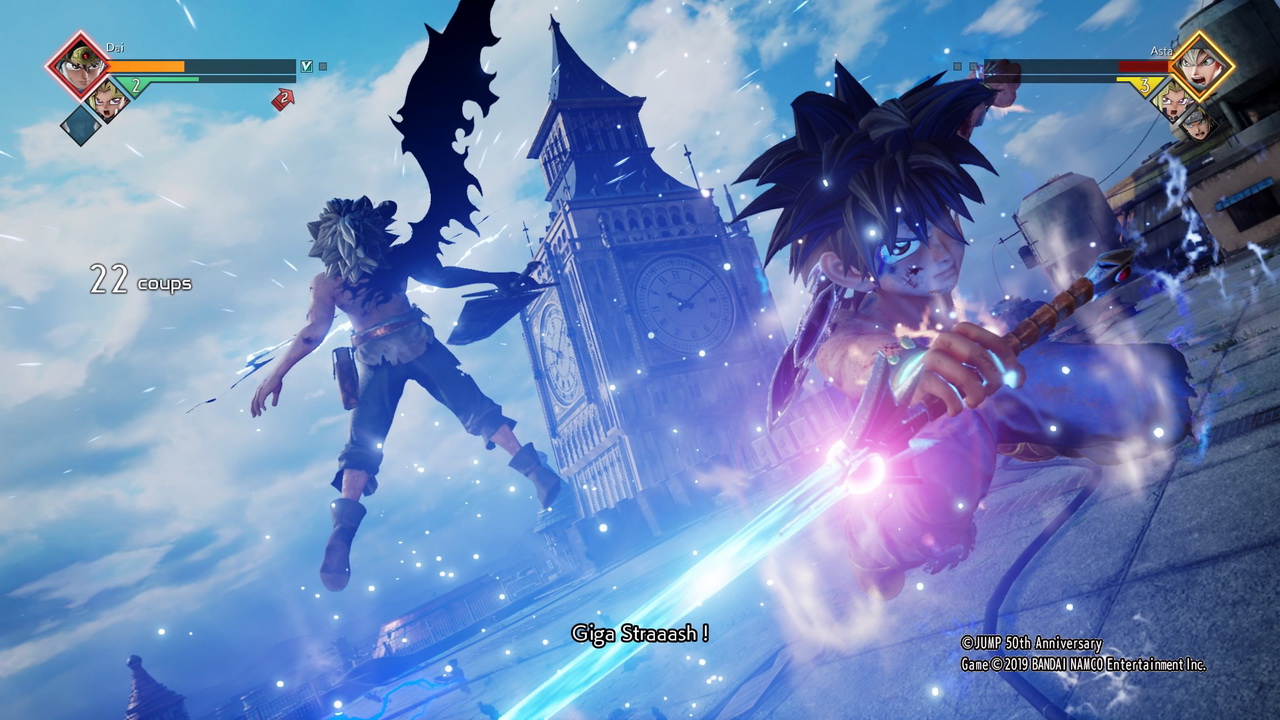Select Dai's character portrait
The width and height of the screenshot is (1280, 720).
coord(76,64)
